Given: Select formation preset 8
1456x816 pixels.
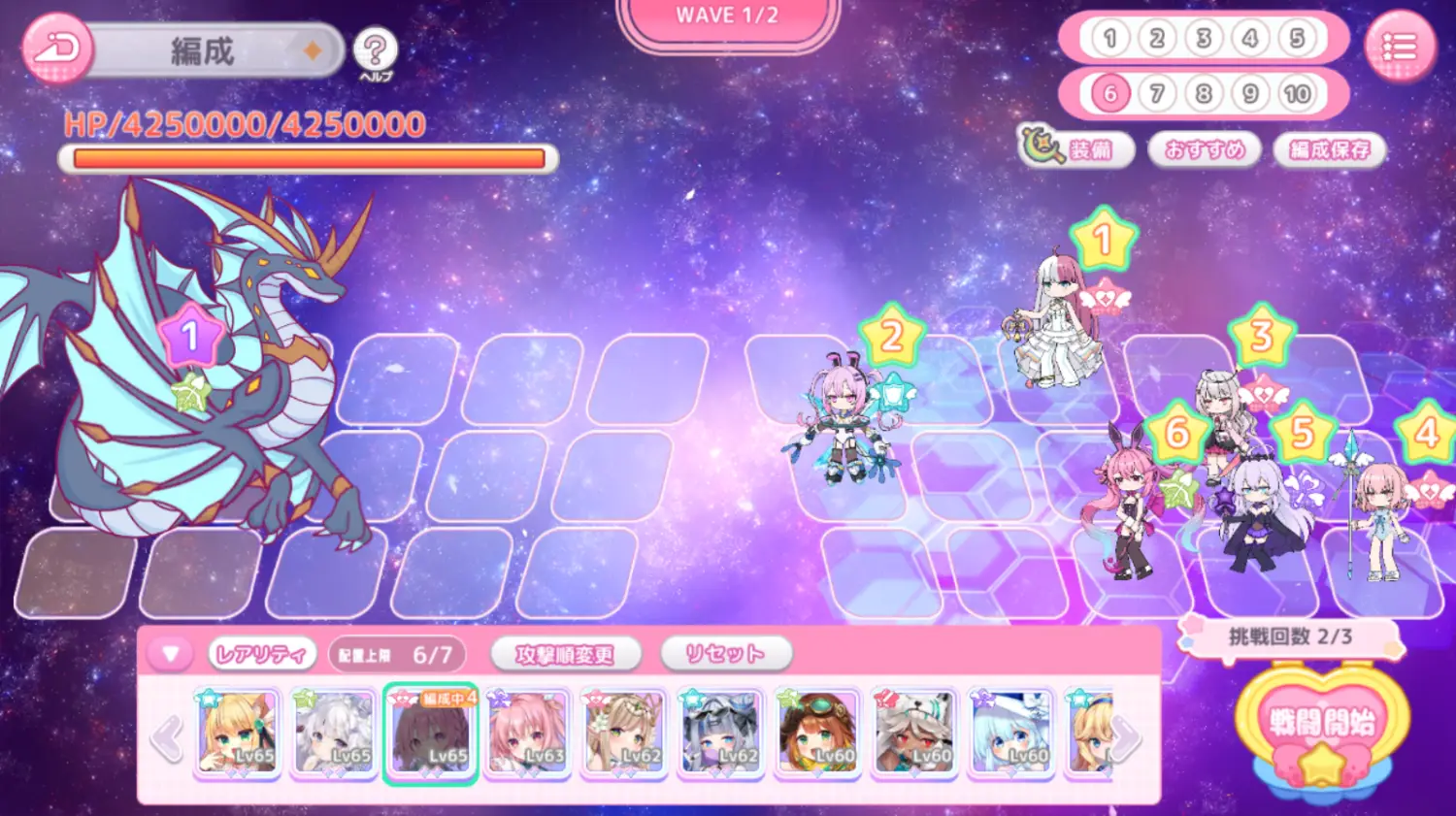Looking at the screenshot, I should [1204, 94].
